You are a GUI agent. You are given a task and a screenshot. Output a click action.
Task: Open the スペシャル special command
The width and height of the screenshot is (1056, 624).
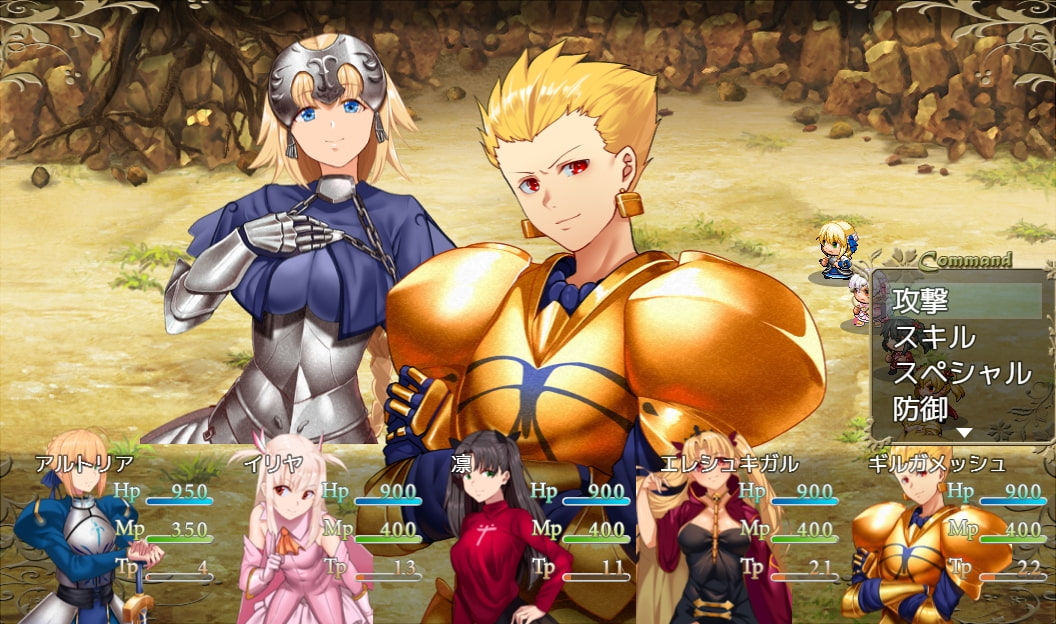pos(960,373)
